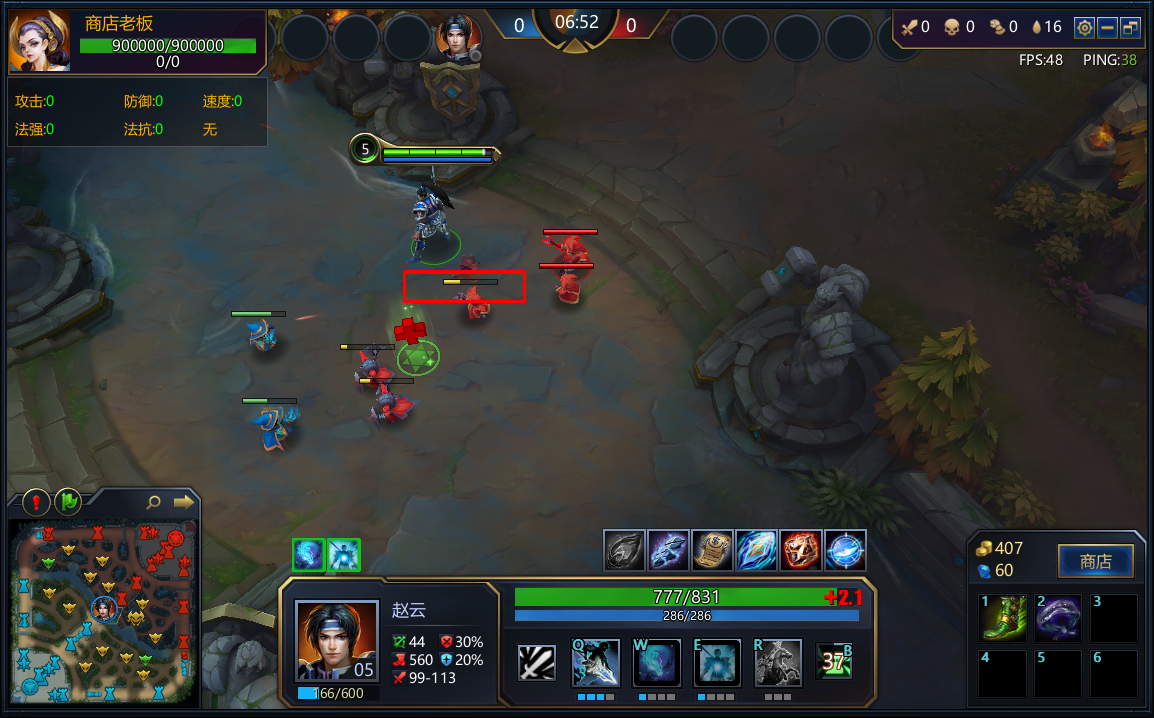Use the E glowing warrior ability

pos(716,662)
